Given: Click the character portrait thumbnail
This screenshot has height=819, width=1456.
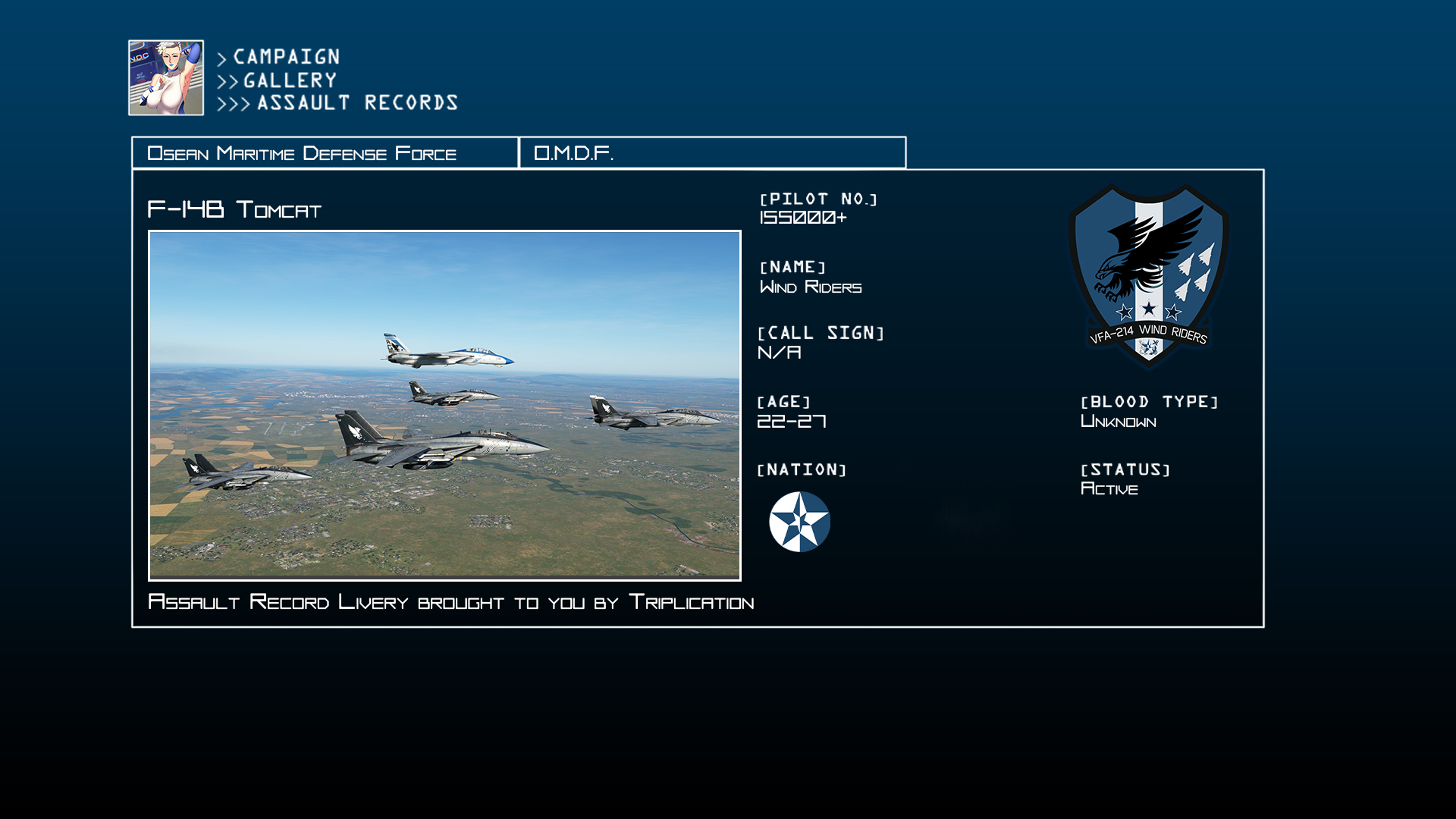Looking at the screenshot, I should (x=166, y=78).
